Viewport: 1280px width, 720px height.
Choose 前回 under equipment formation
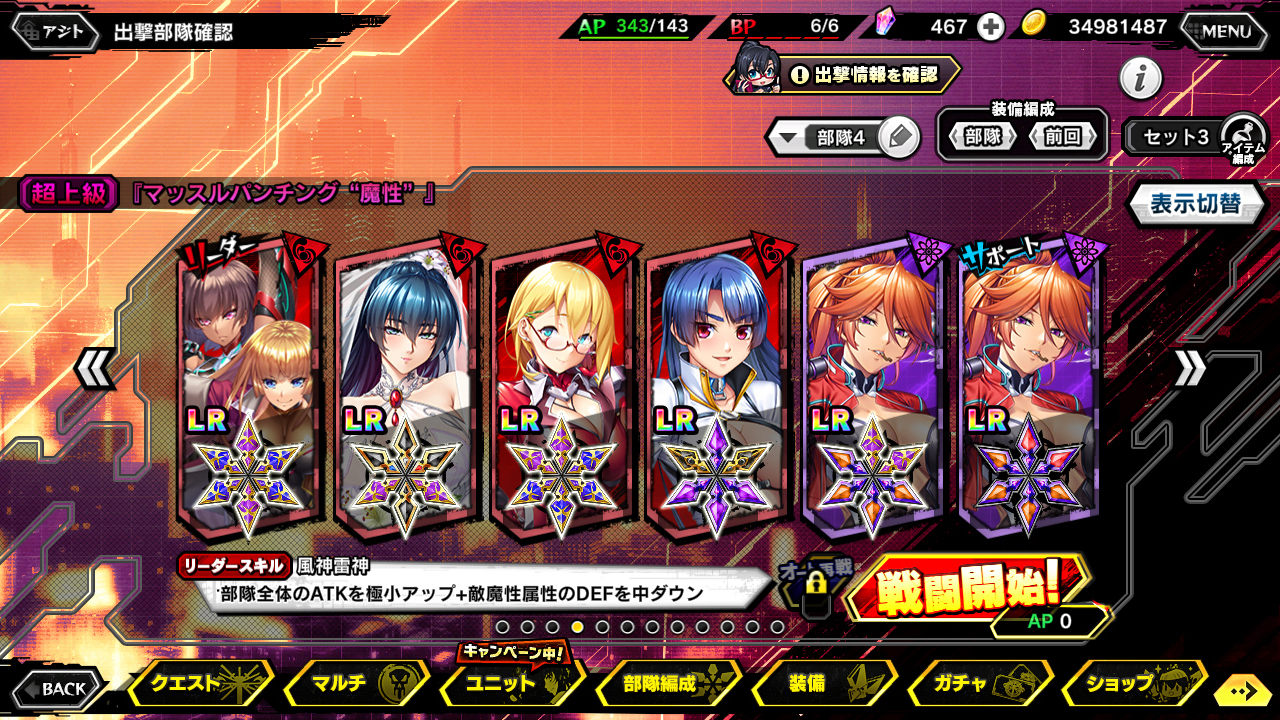[1063, 137]
